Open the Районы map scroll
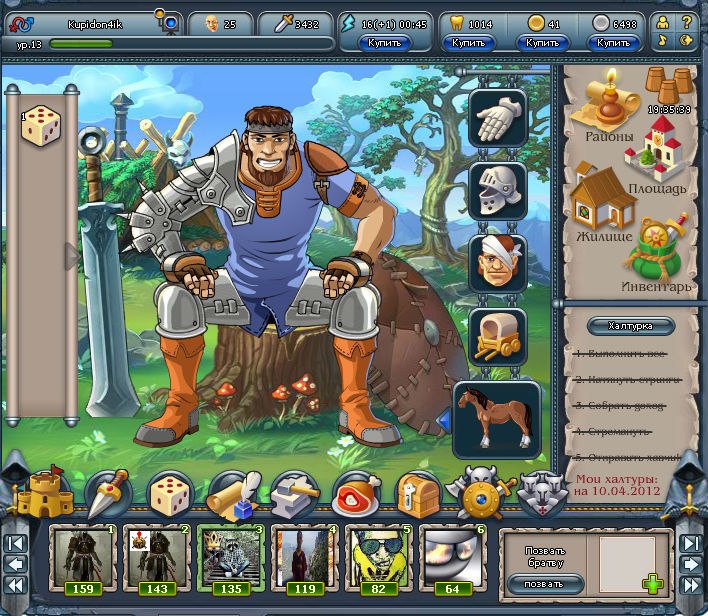The height and width of the screenshot is (616, 708). coord(603,108)
